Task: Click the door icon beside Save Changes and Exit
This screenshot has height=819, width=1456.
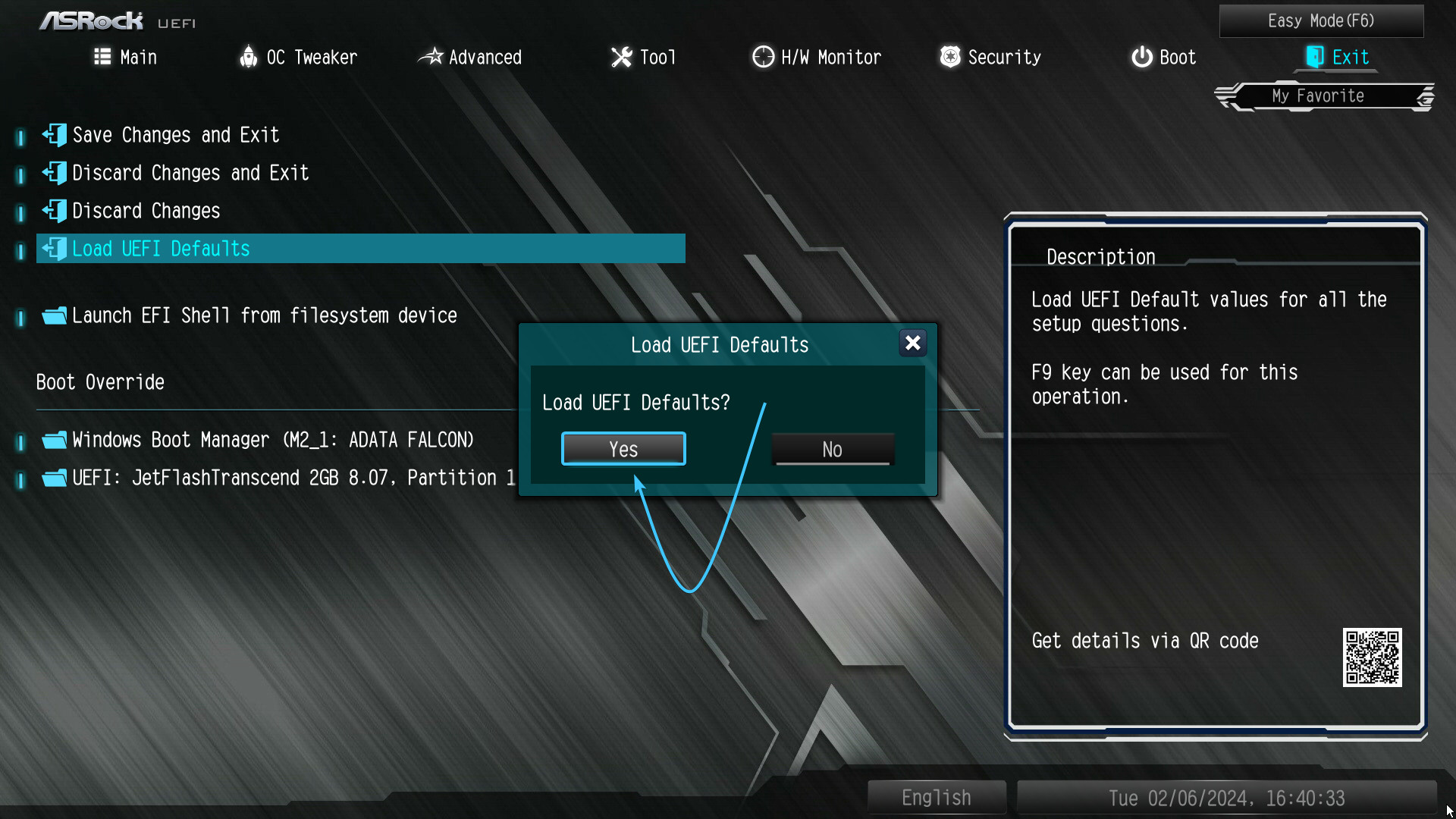Action: [54, 135]
